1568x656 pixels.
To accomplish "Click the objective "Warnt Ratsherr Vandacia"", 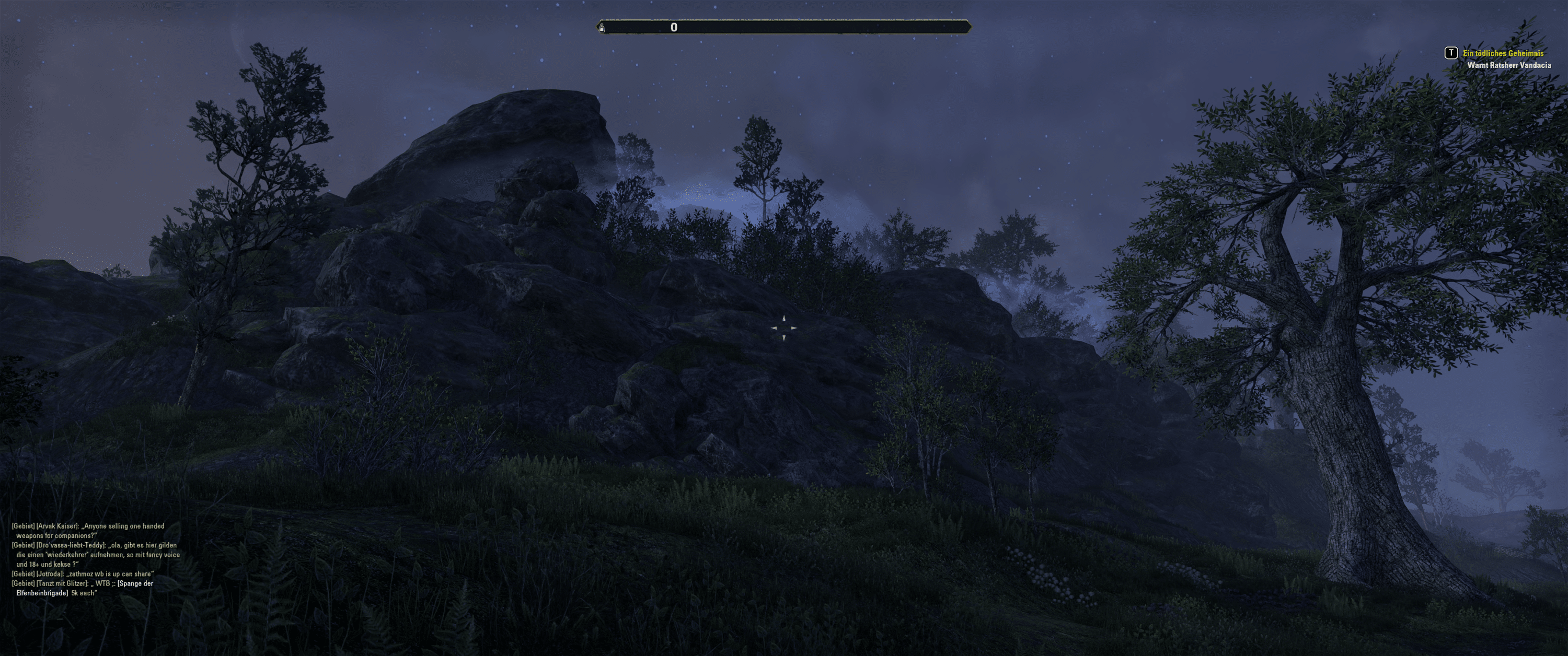I will [x=1508, y=65].
